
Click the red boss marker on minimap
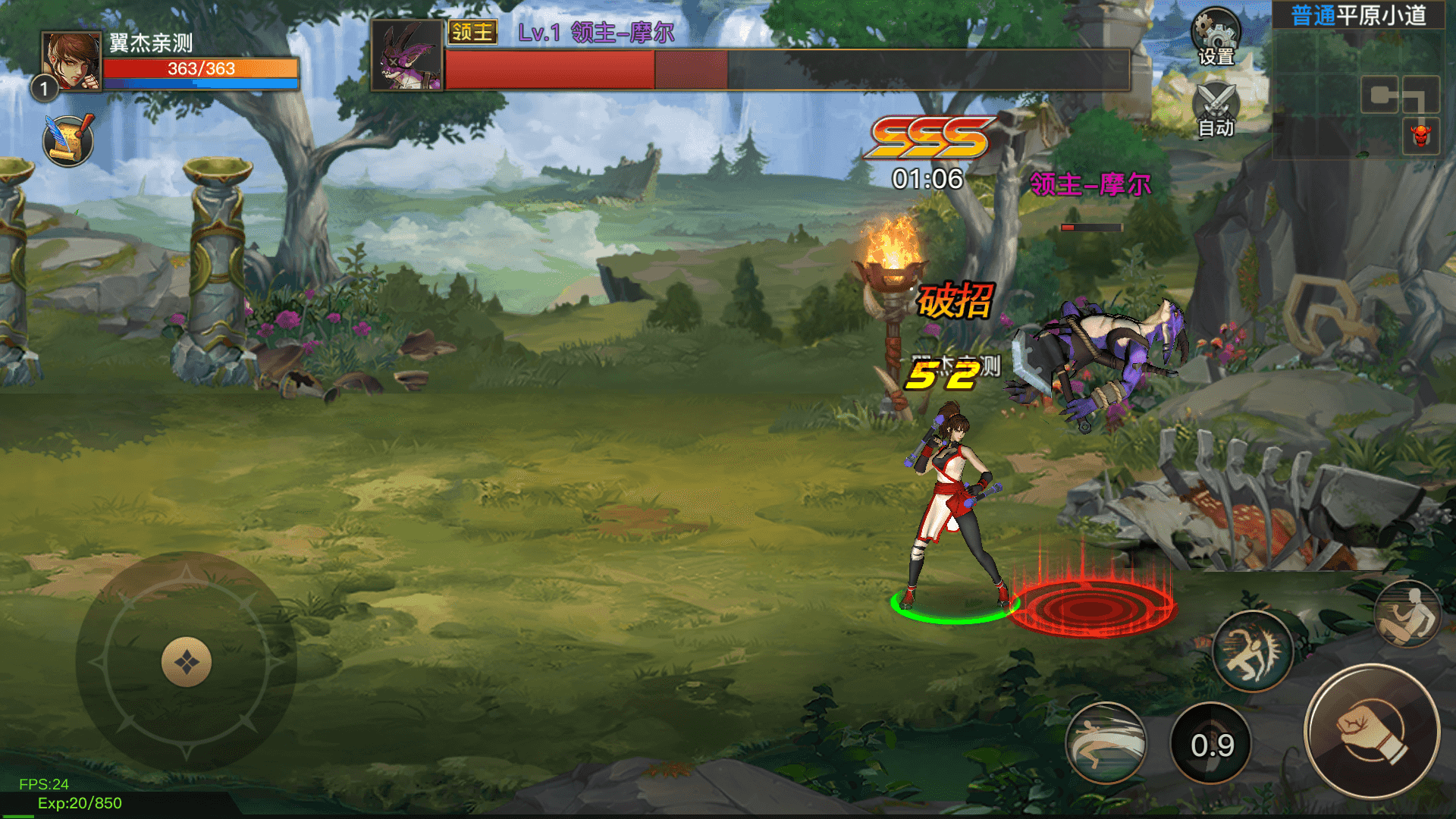1421,136
